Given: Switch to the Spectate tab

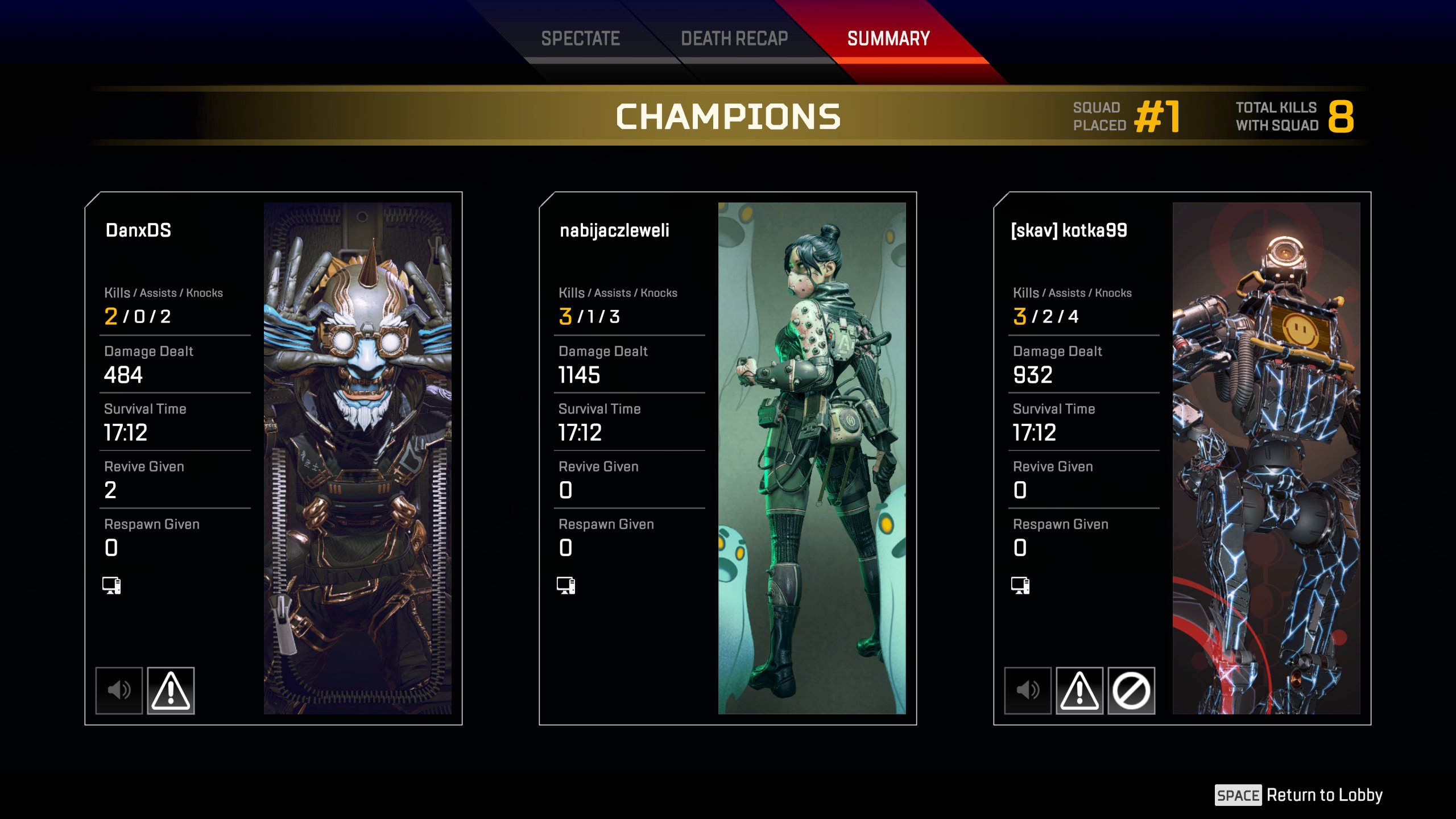Looking at the screenshot, I should tap(580, 39).
